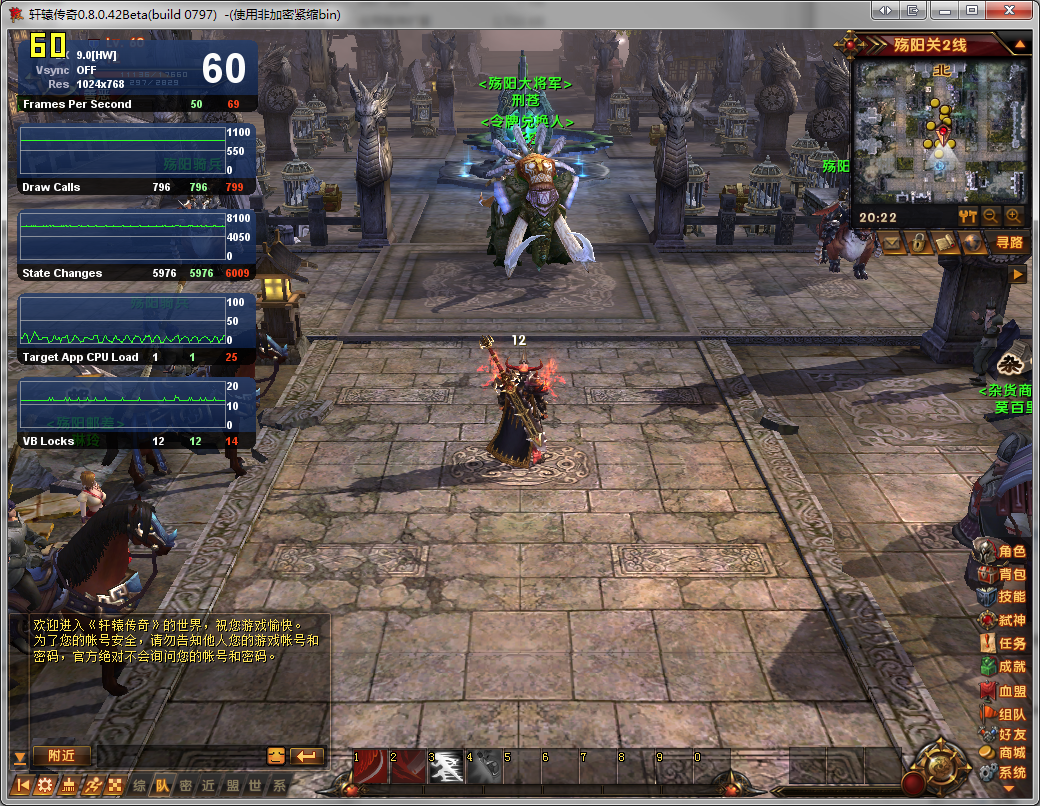Zoom in the minimap with the plus magnifier
Screen dimensions: 1040x806
[1013, 216]
